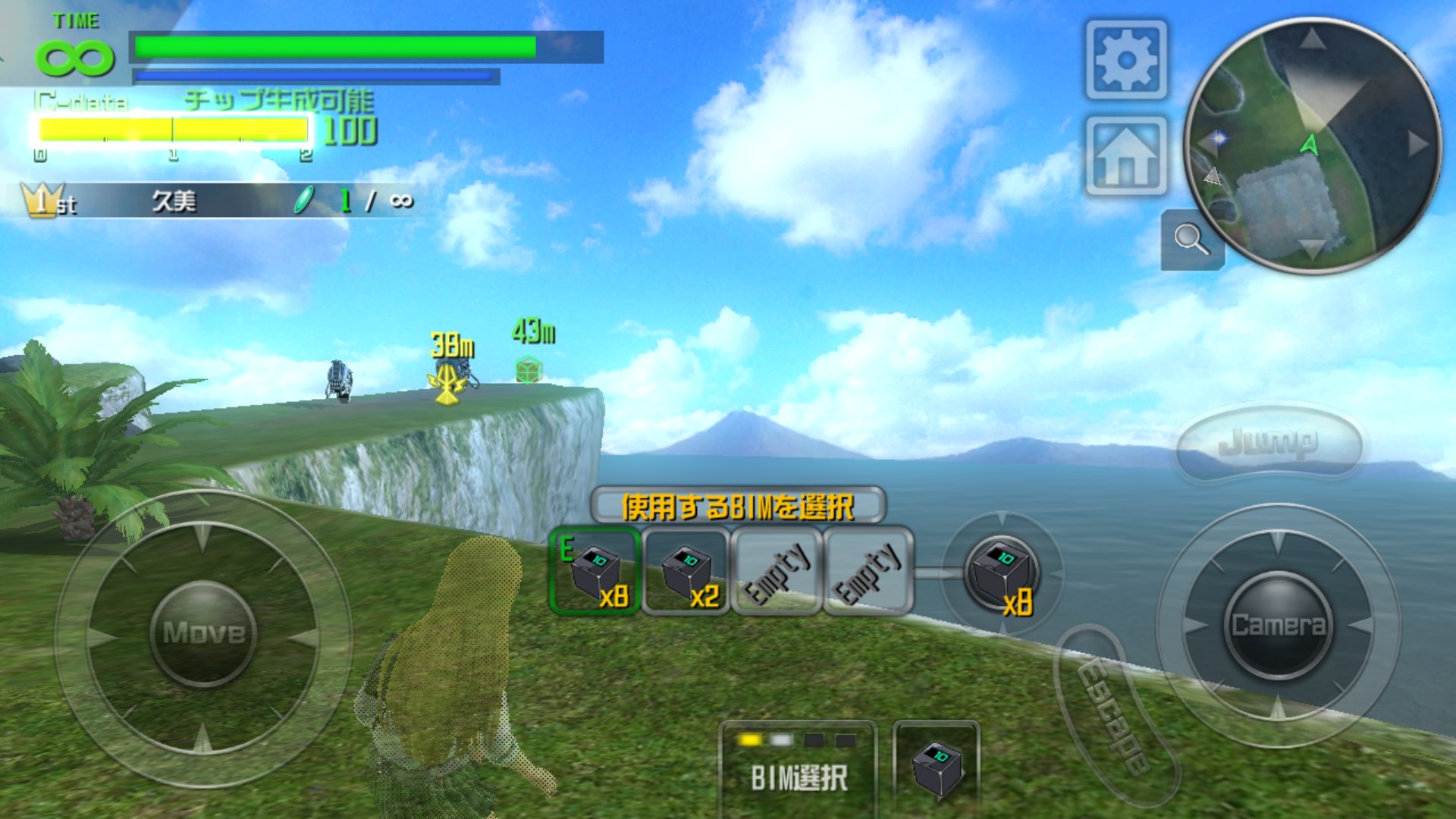The height and width of the screenshot is (819, 1456).
Task: Tap the glowing C-data chip gauge
Action: (x=173, y=130)
